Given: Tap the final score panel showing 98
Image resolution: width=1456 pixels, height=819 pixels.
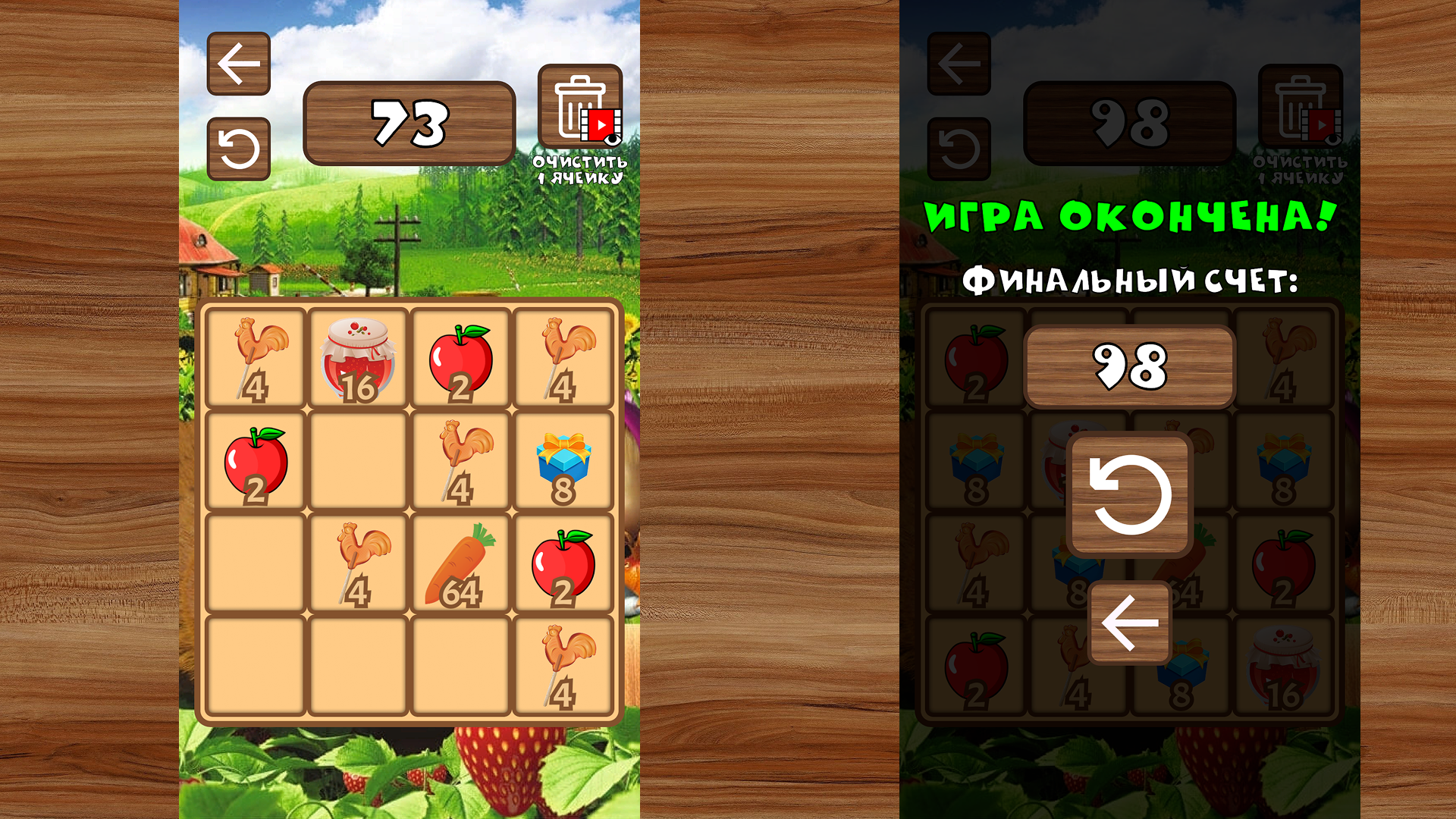Looking at the screenshot, I should 1130,364.
